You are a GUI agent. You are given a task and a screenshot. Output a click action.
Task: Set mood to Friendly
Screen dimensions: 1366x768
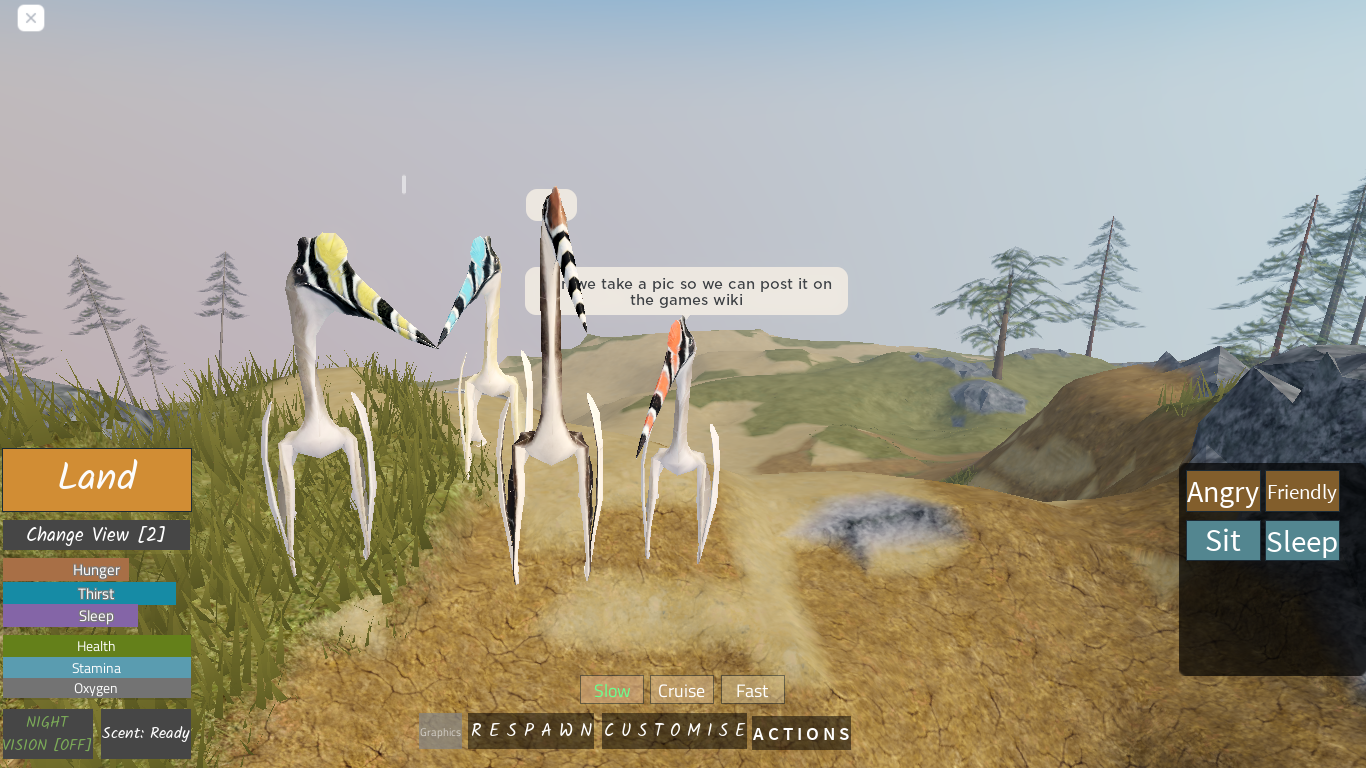tap(1301, 491)
